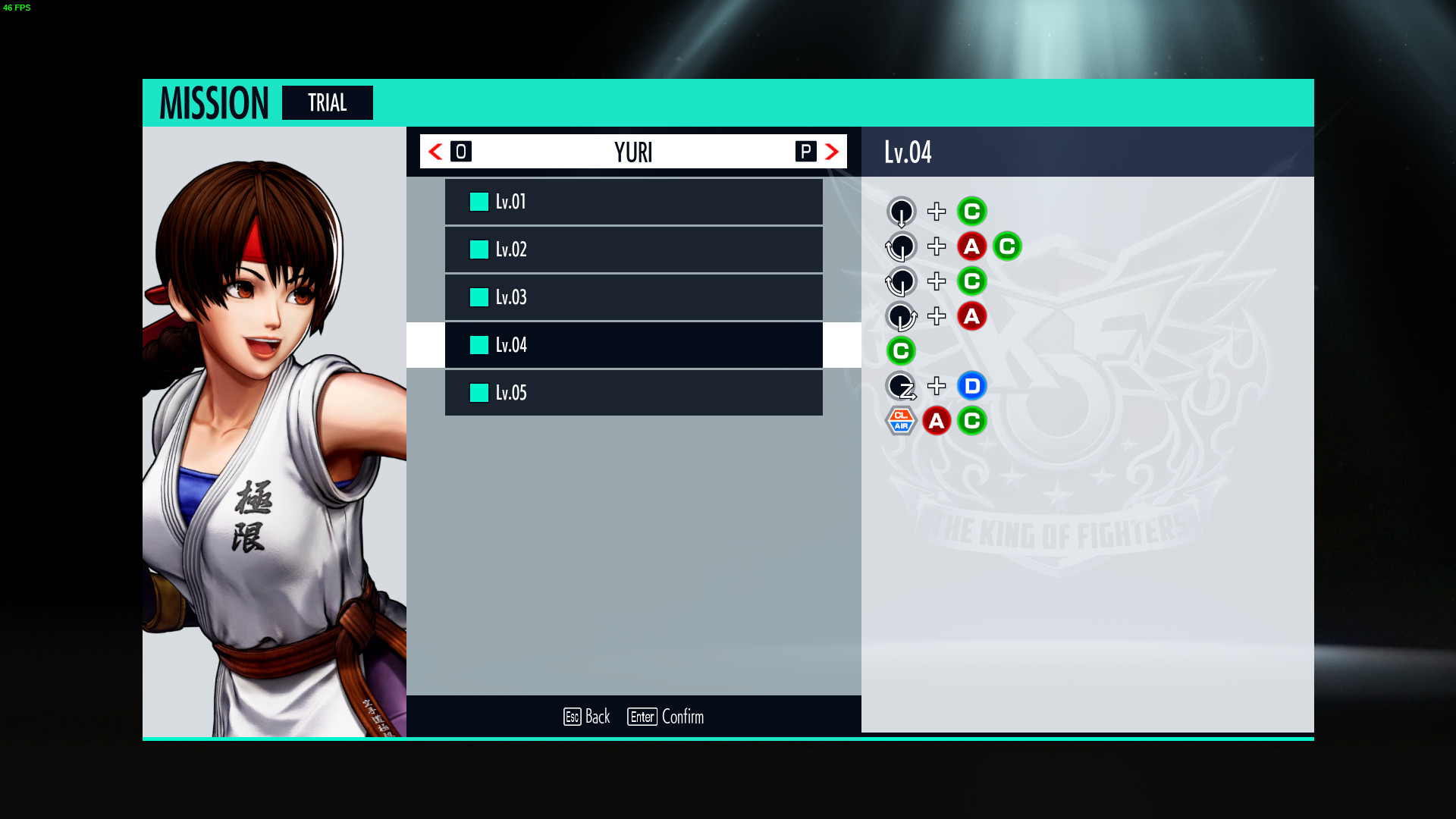Image resolution: width=1456 pixels, height=819 pixels.
Task: Click the red A button icon
Action: pyautogui.click(x=972, y=246)
